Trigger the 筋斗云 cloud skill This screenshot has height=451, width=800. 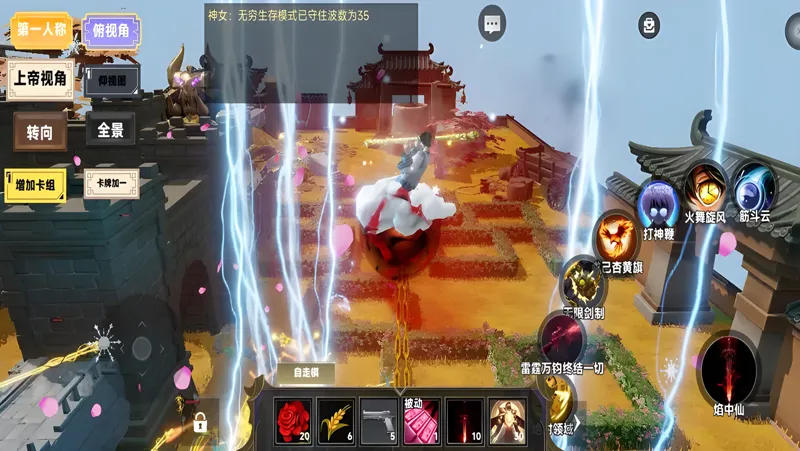(754, 189)
